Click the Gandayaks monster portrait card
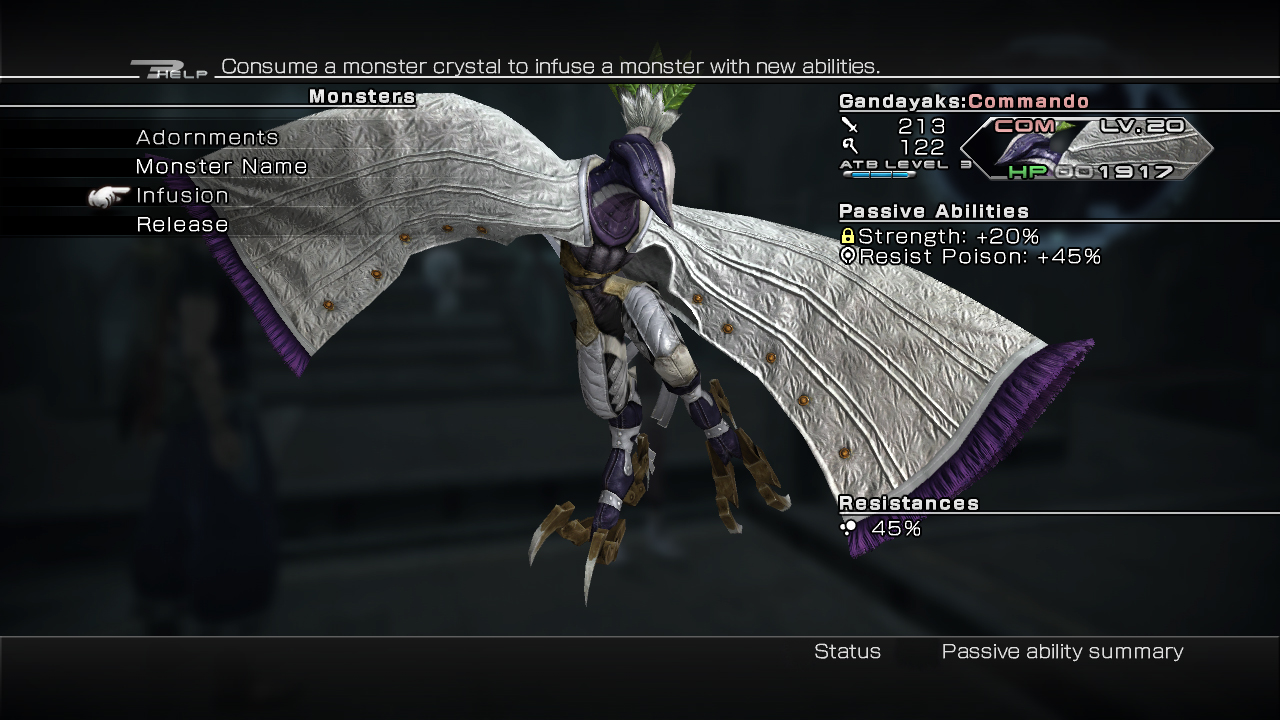The width and height of the screenshot is (1280, 720). click(x=1086, y=148)
